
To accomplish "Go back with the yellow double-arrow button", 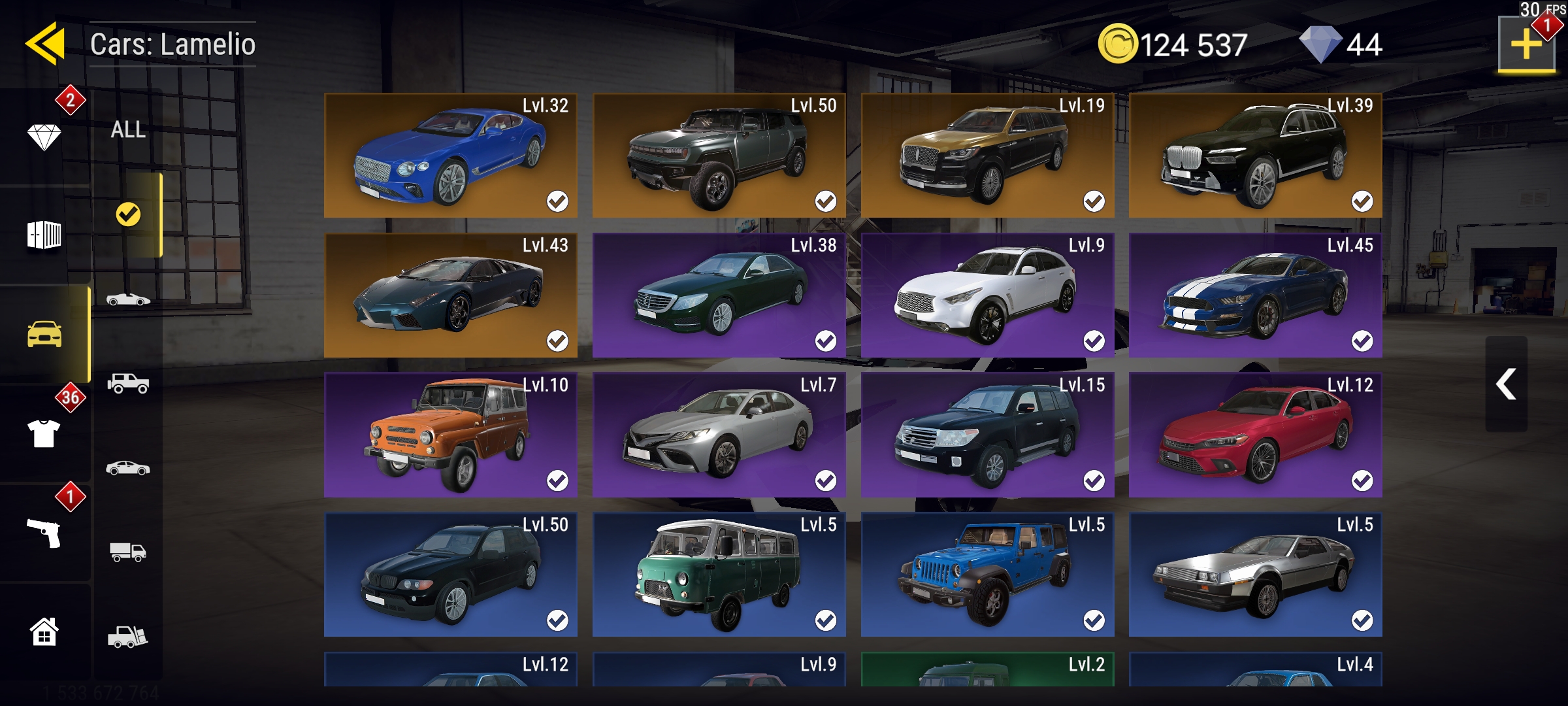I will 46,44.
